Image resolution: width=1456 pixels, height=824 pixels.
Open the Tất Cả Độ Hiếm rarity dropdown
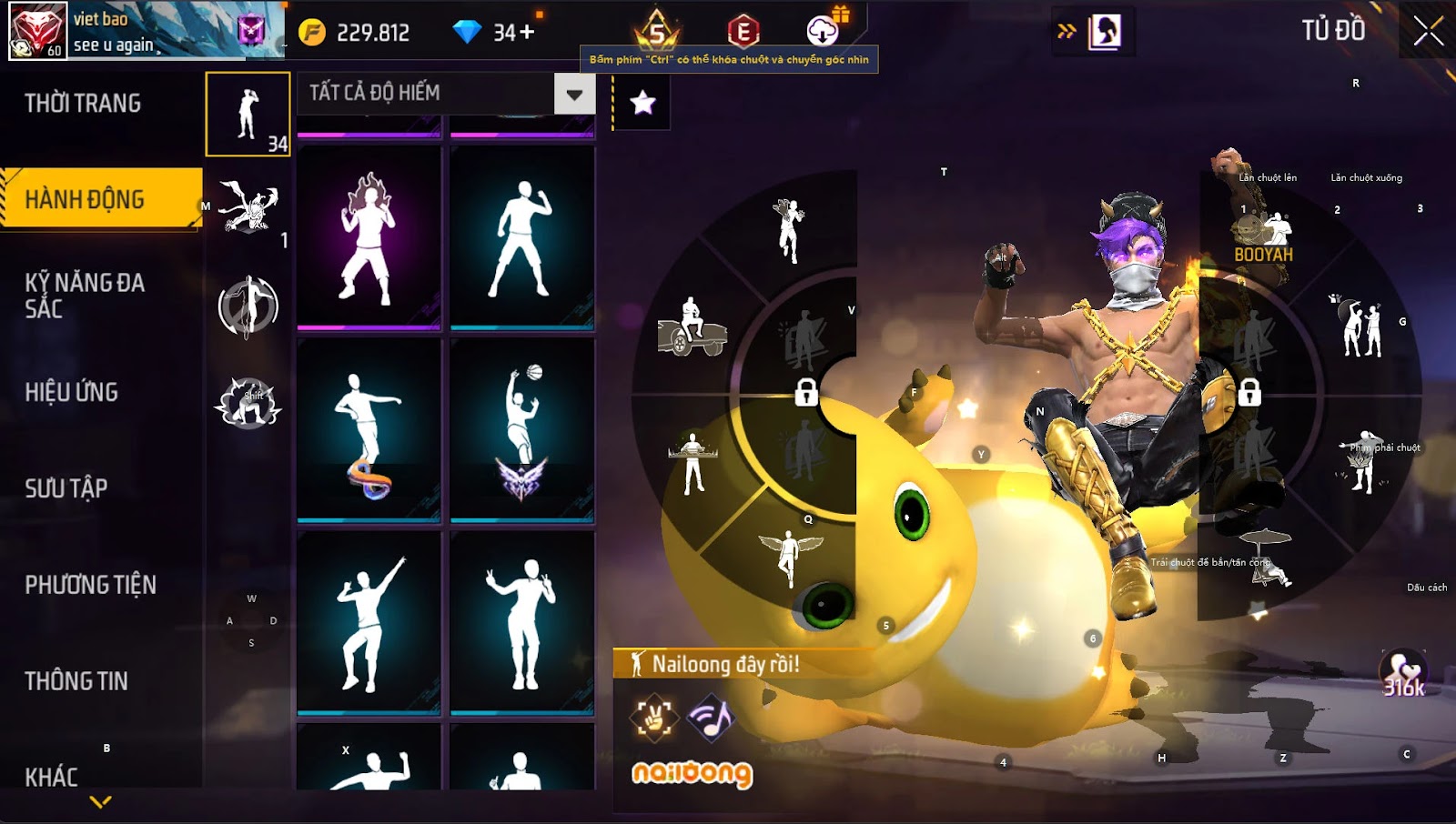574,94
